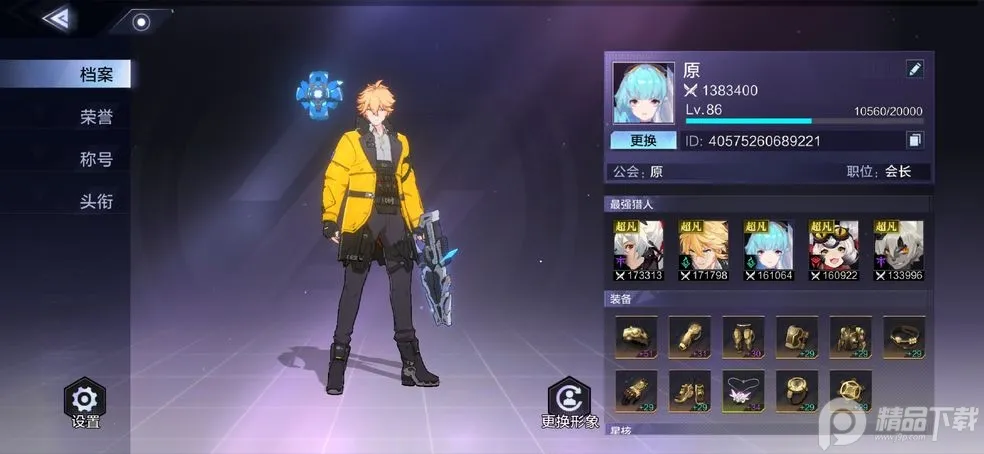984x454 pixels.
Task: Switch to the 头衔 tab
Action: coord(96,201)
